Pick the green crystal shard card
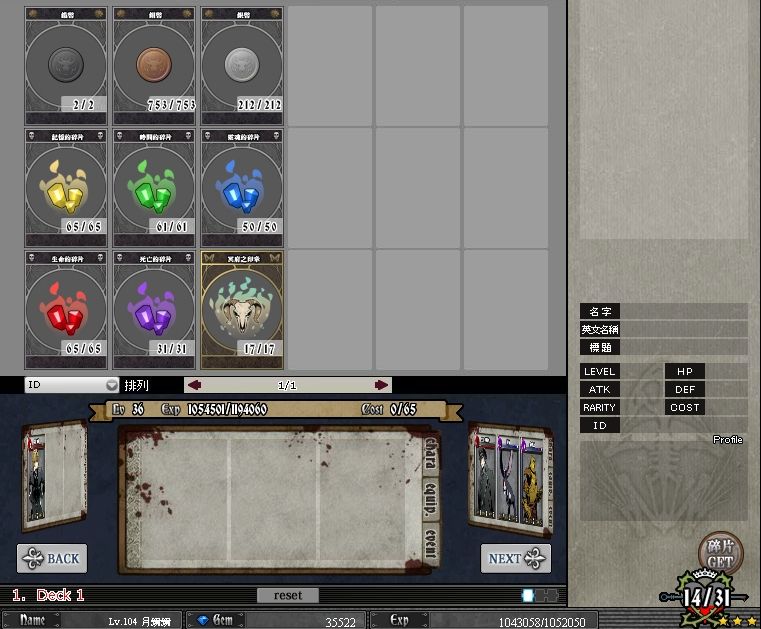 pos(154,186)
